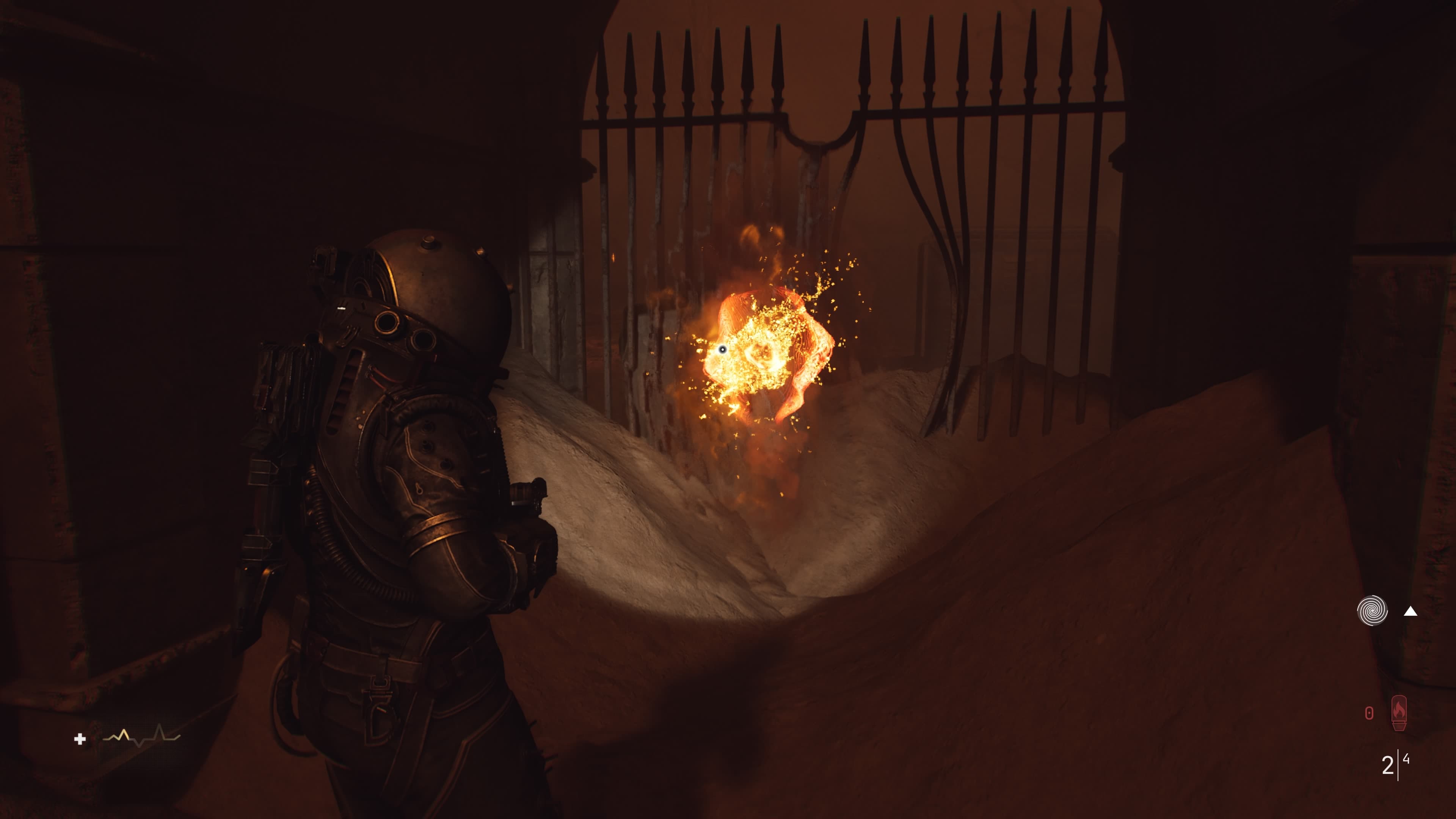Activate the white spiral ability icon
The height and width of the screenshot is (819, 1456).
click(1372, 611)
